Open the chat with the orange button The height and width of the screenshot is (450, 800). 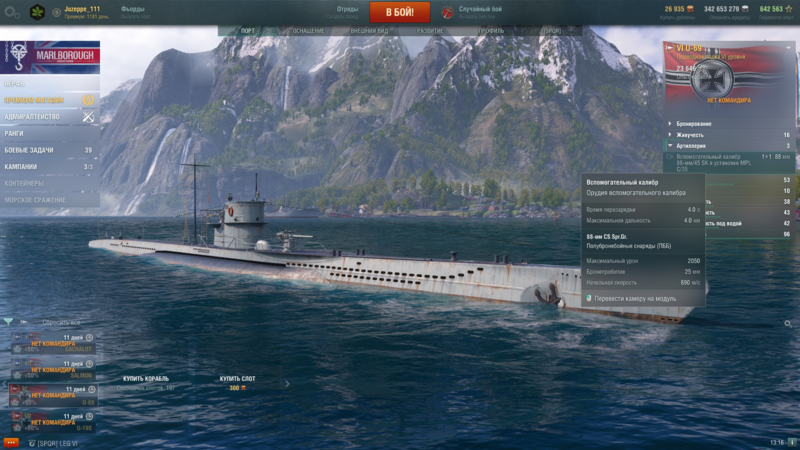[12, 442]
